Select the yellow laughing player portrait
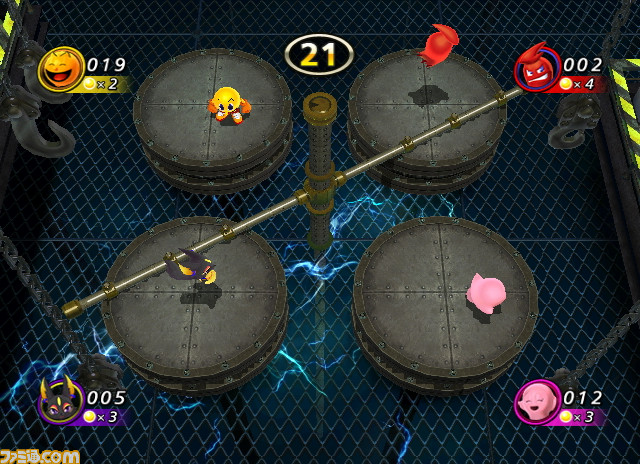 coord(60,69)
